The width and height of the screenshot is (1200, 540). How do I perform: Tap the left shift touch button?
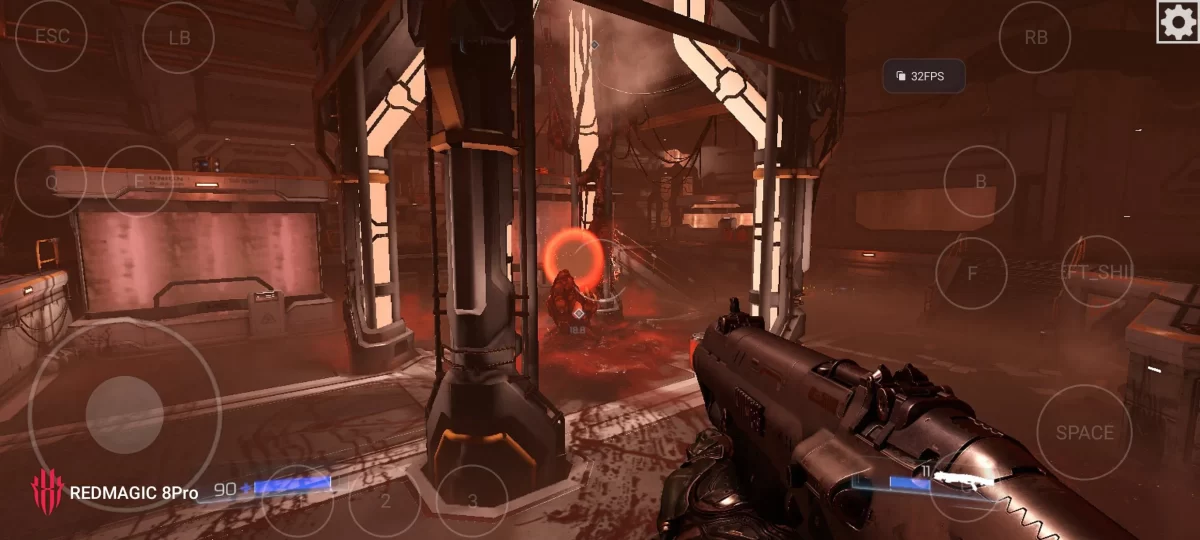click(x=1096, y=272)
